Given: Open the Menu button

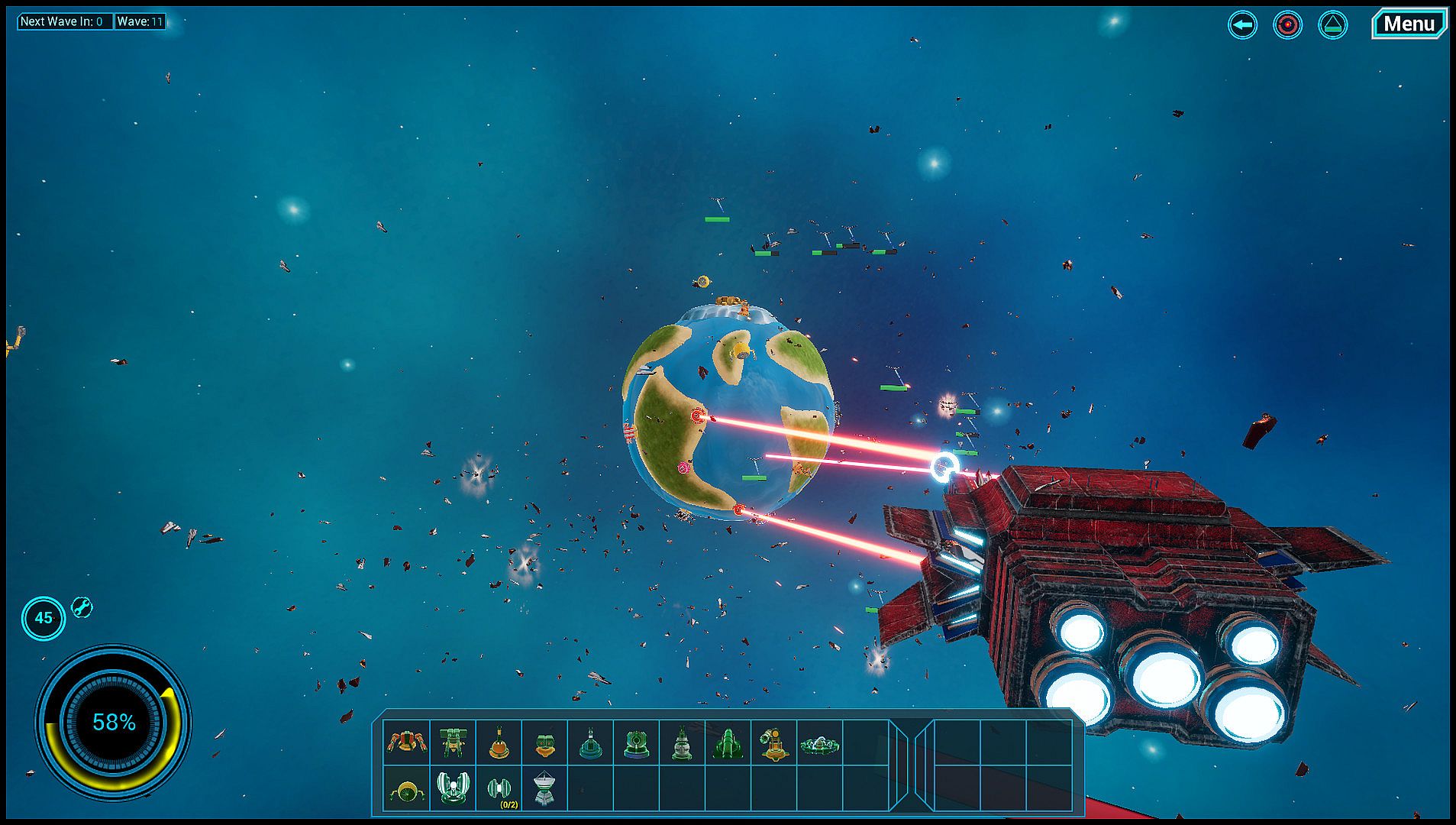Looking at the screenshot, I should (x=1409, y=24).
